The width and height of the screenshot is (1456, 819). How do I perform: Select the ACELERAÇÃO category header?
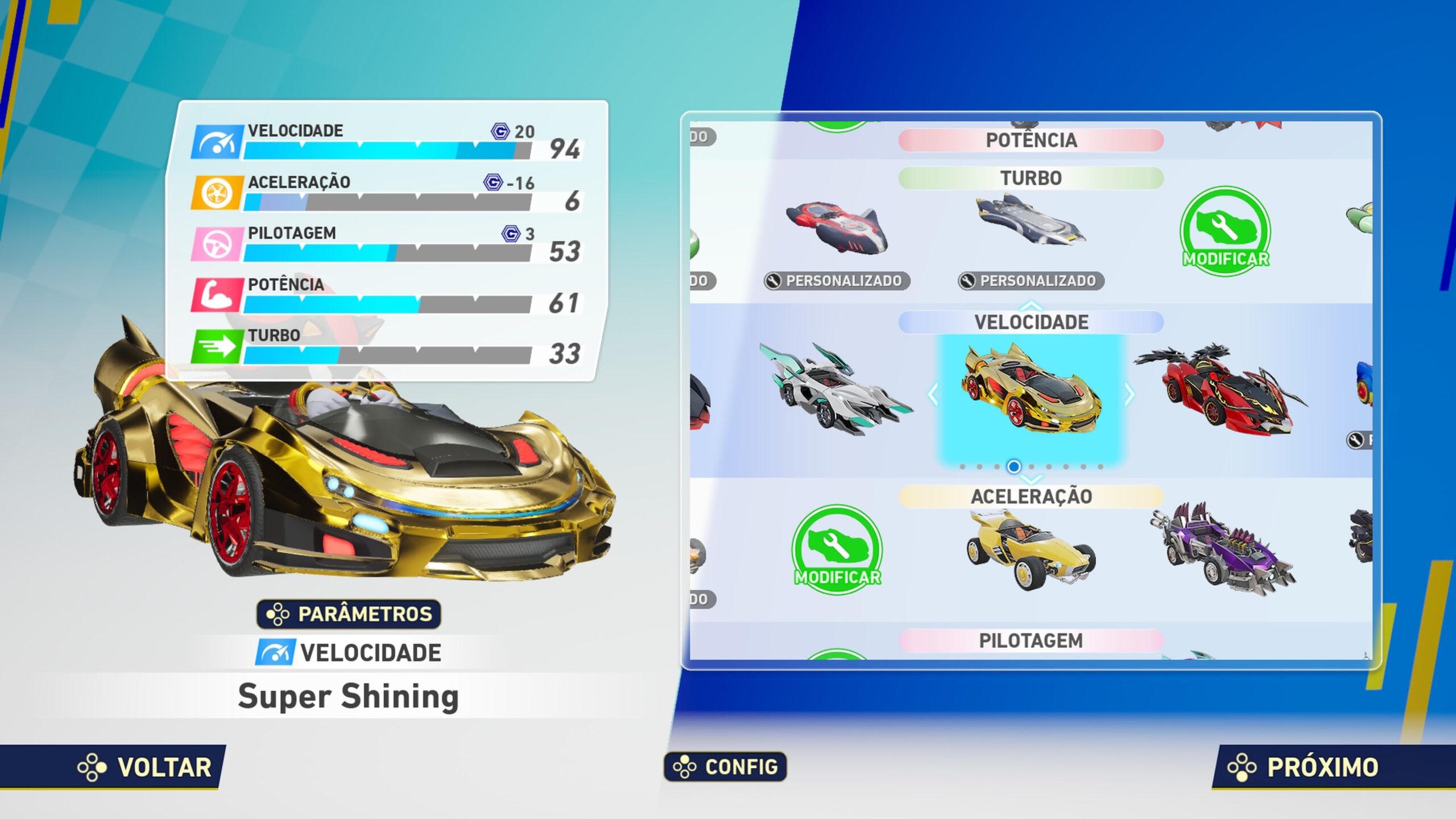(1031, 497)
